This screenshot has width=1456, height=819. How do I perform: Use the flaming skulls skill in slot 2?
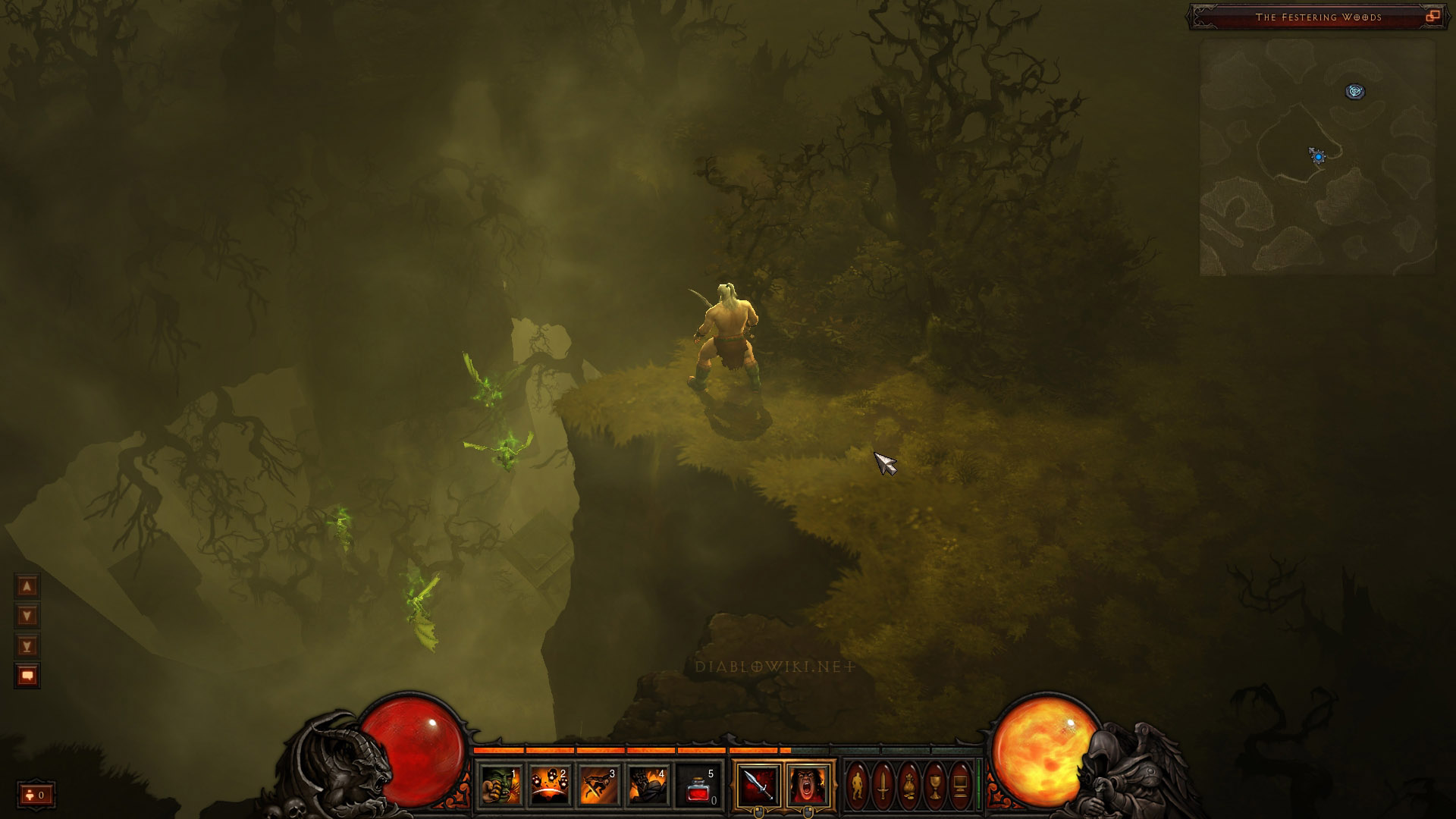(x=551, y=786)
